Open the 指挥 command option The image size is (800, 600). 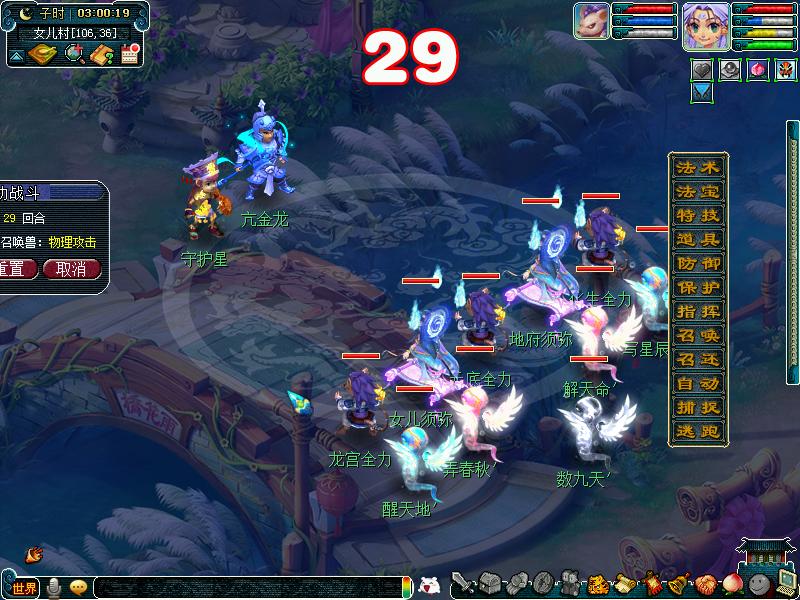697,312
